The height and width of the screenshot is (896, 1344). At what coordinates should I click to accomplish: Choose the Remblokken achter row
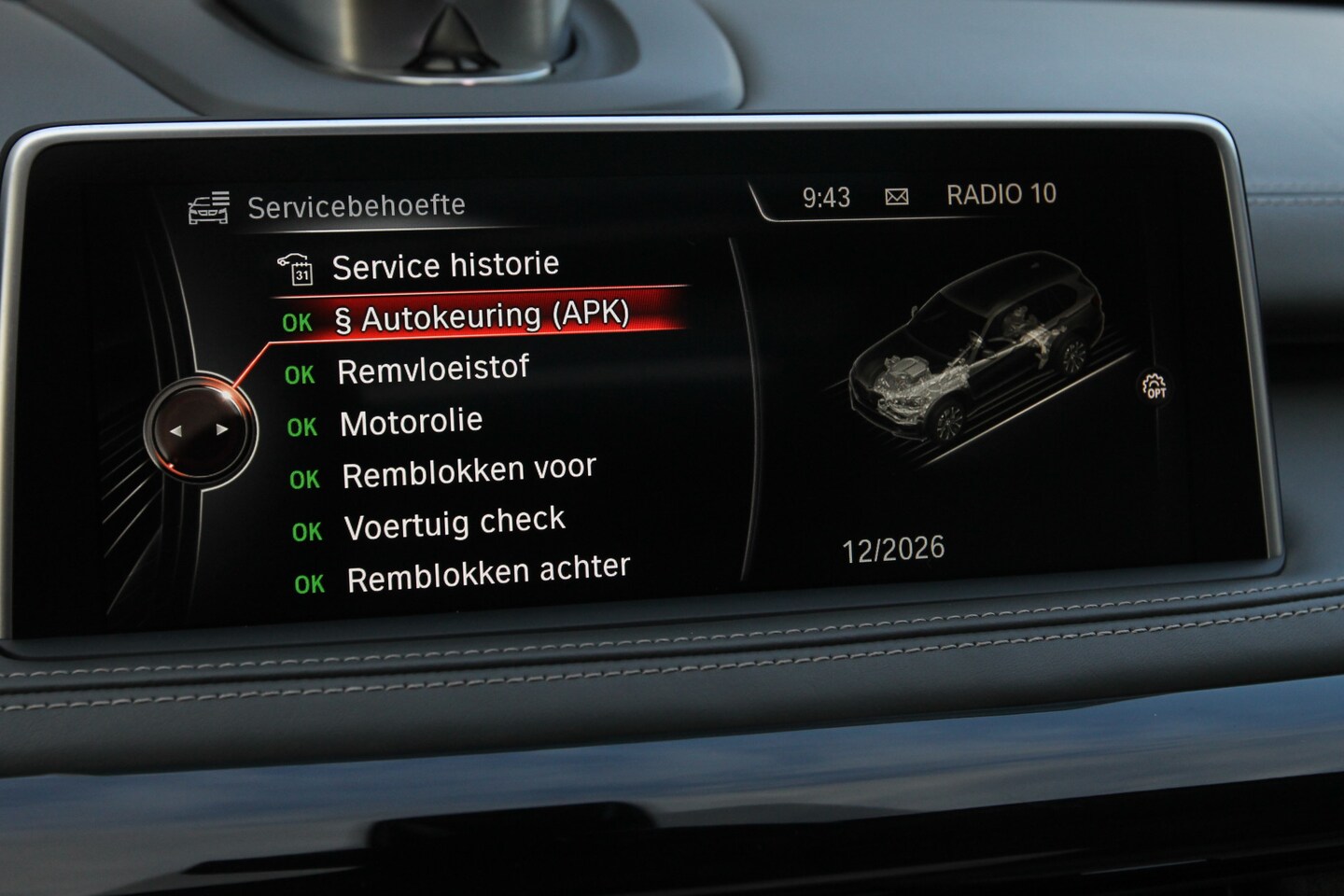pyautogui.click(x=488, y=575)
